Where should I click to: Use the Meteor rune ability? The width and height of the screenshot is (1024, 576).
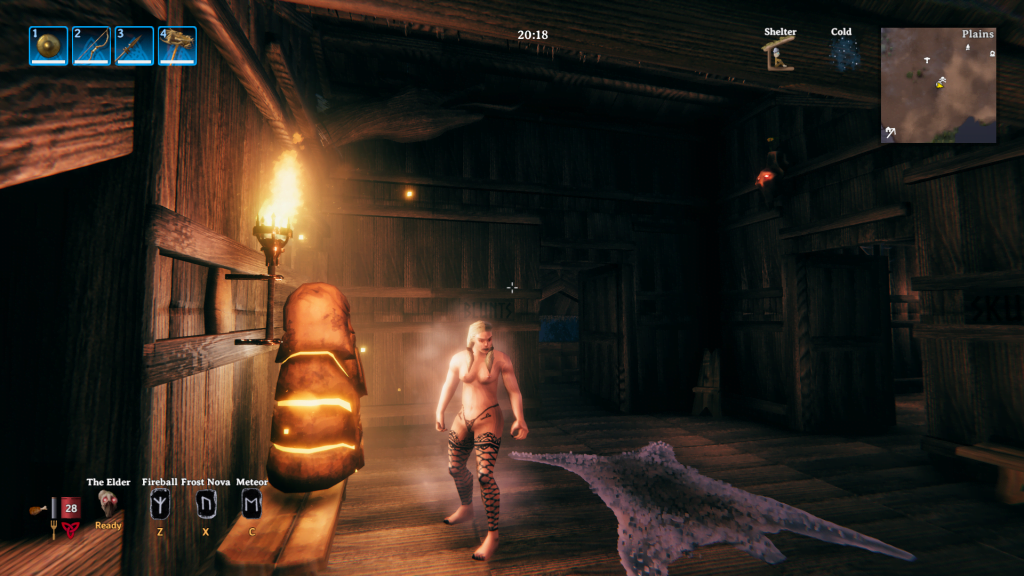coord(252,504)
